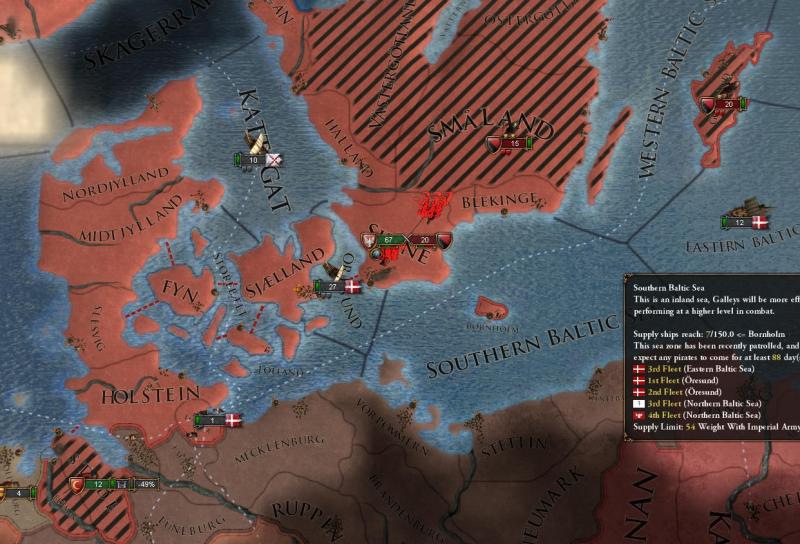The height and width of the screenshot is (544, 800).
Task: Select the 15-regiment army banner in Småland
Action: pyautogui.click(x=508, y=144)
